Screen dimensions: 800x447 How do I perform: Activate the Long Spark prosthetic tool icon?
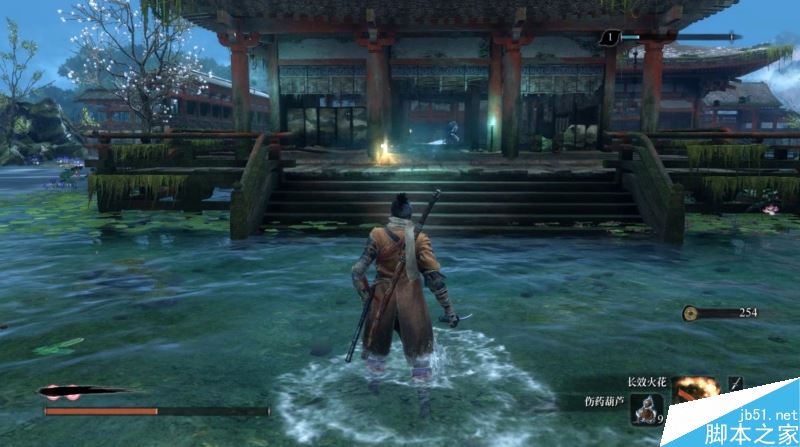[695, 388]
